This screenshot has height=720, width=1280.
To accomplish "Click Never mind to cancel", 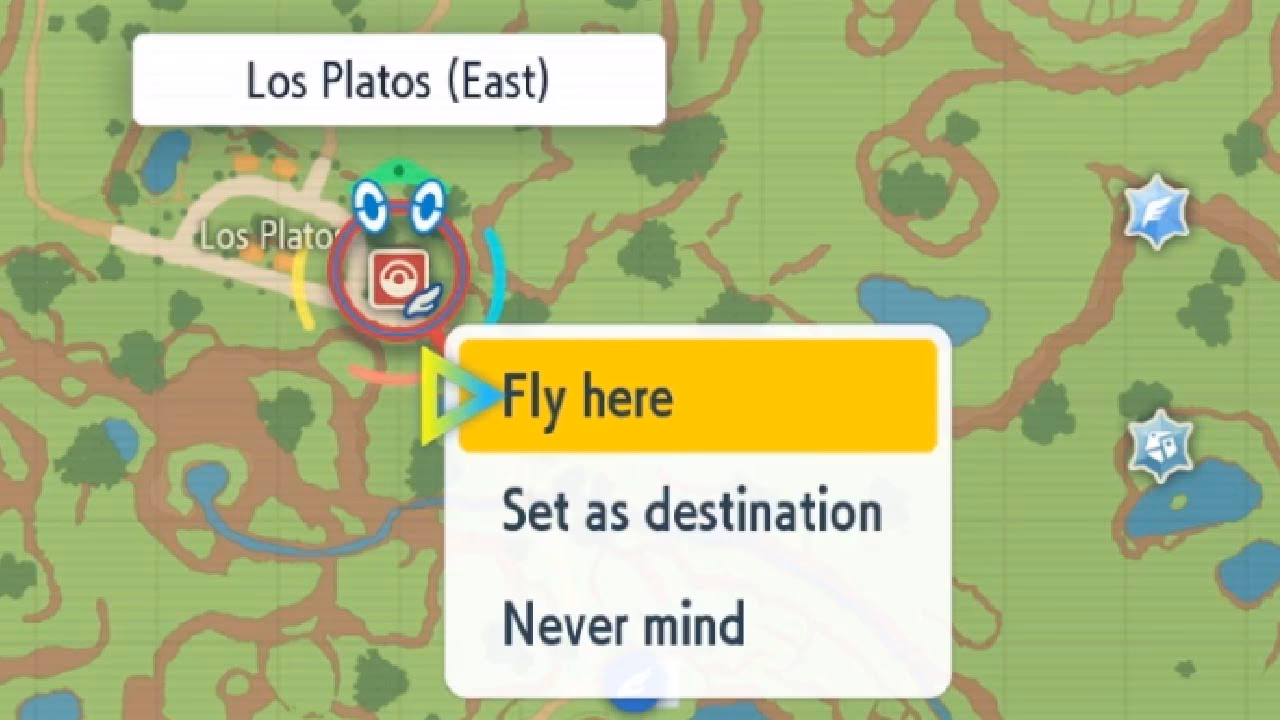I will point(623,627).
